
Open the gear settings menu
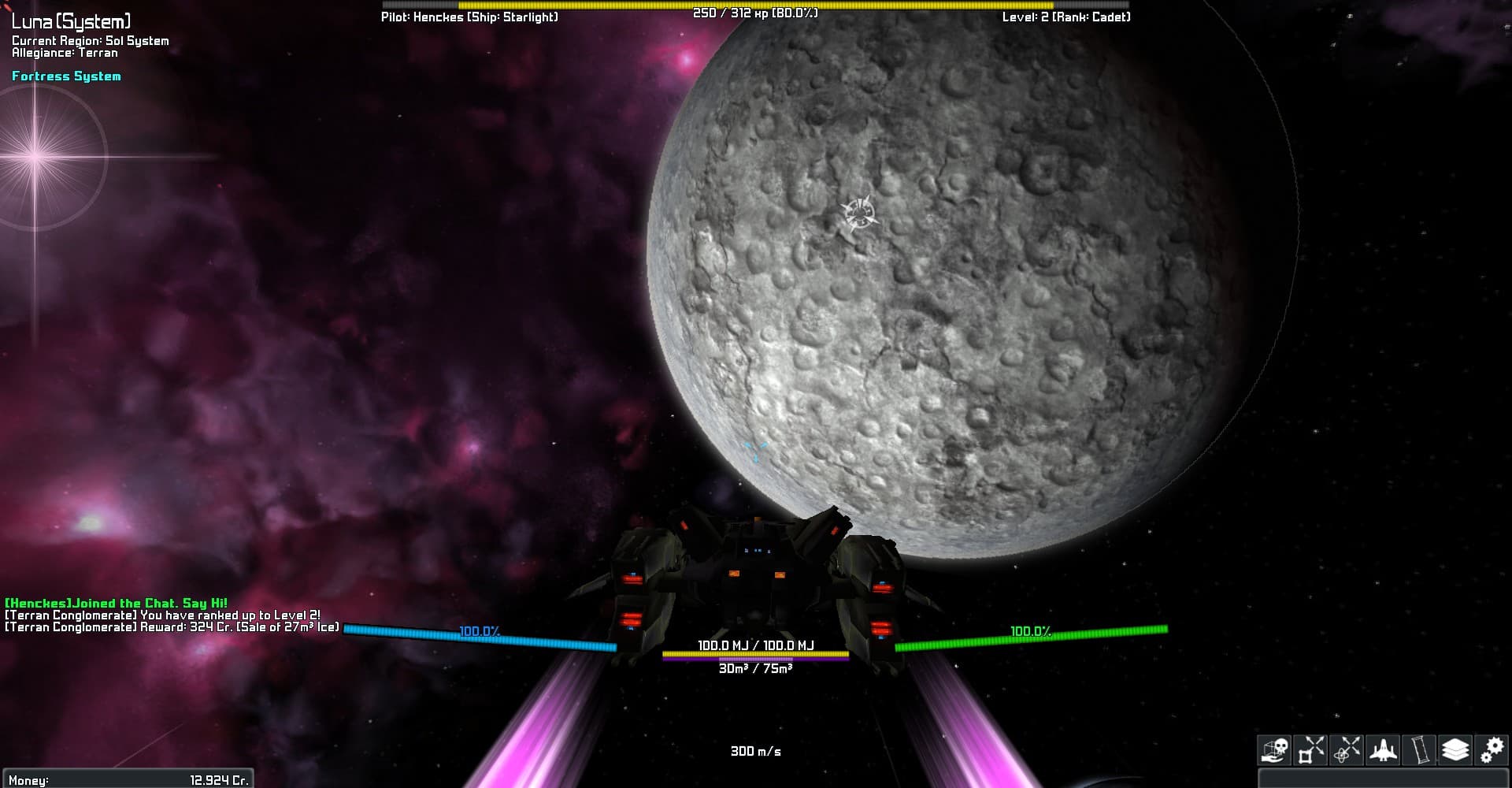pos(1492,750)
